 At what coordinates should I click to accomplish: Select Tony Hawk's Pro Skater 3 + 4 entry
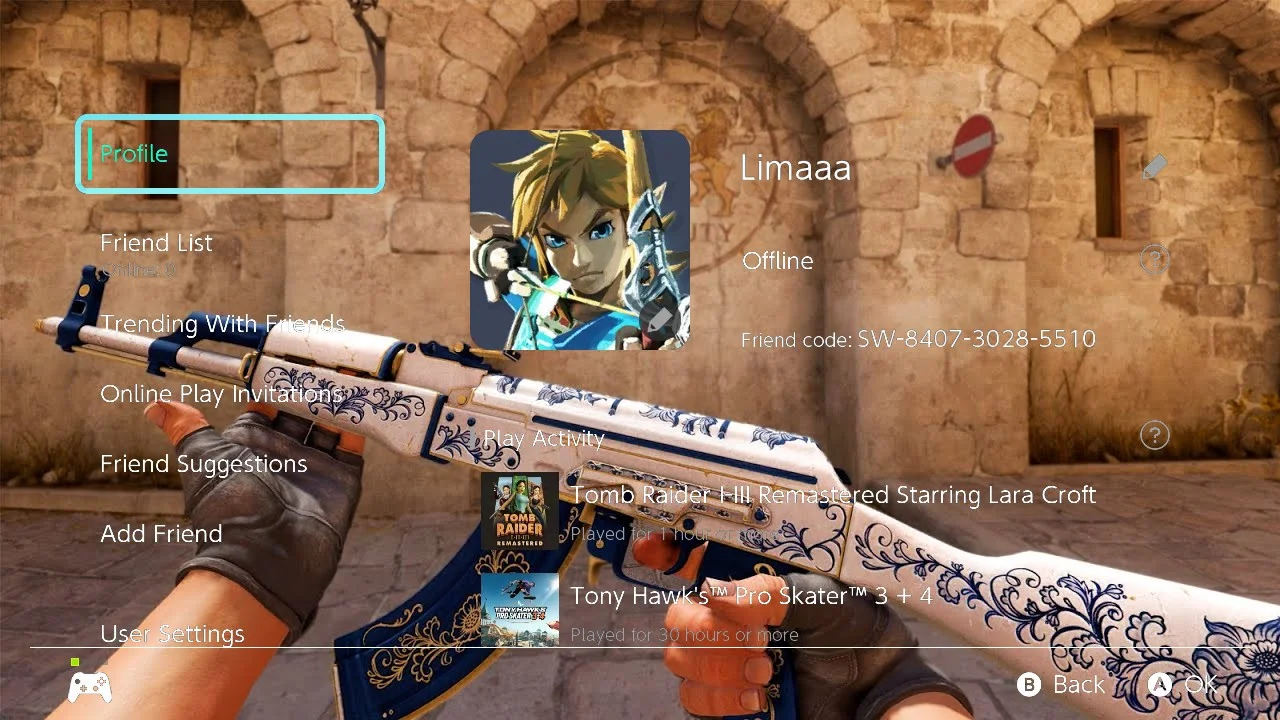pos(750,610)
